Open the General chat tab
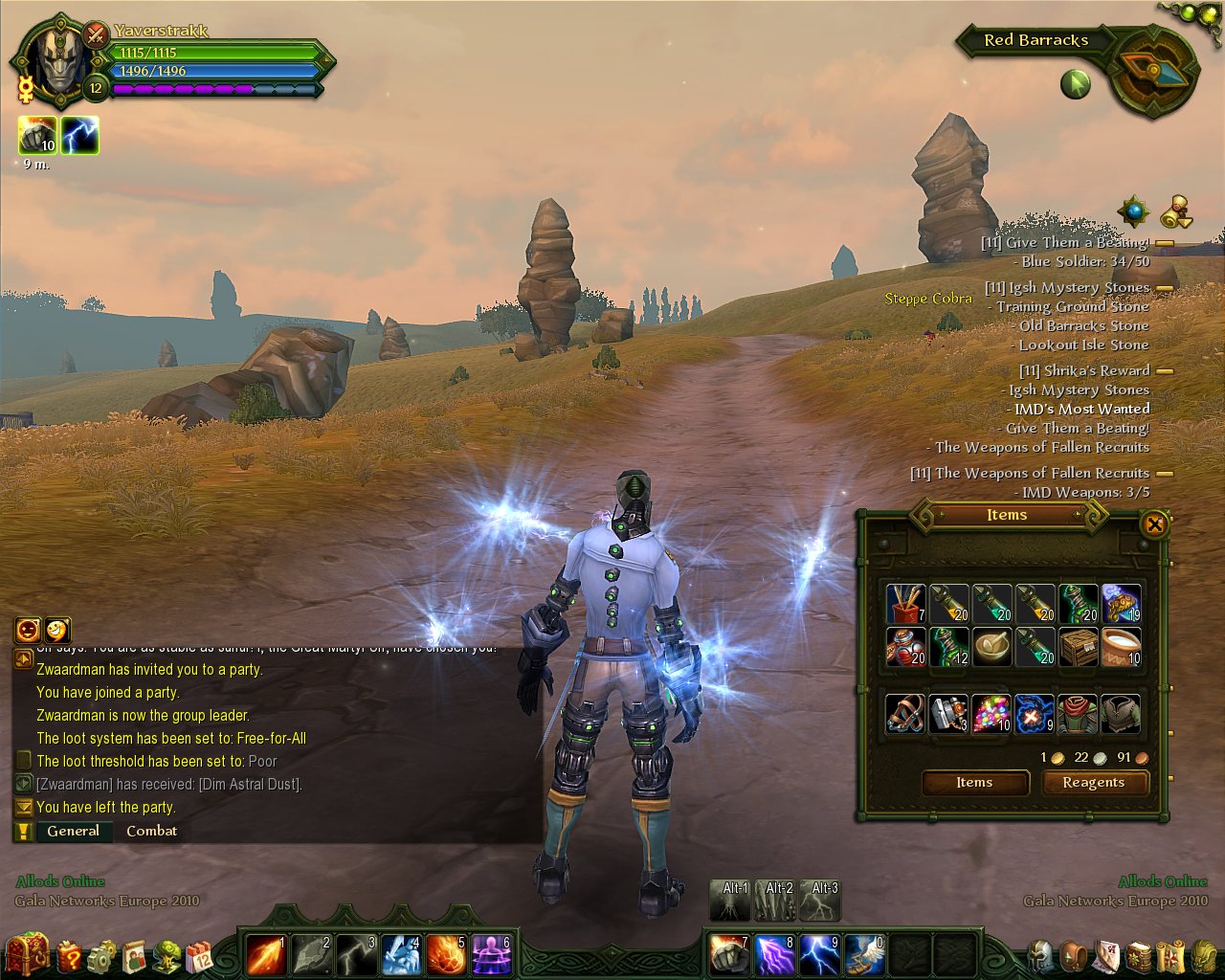Screen dimensions: 1225x980 (73, 831)
